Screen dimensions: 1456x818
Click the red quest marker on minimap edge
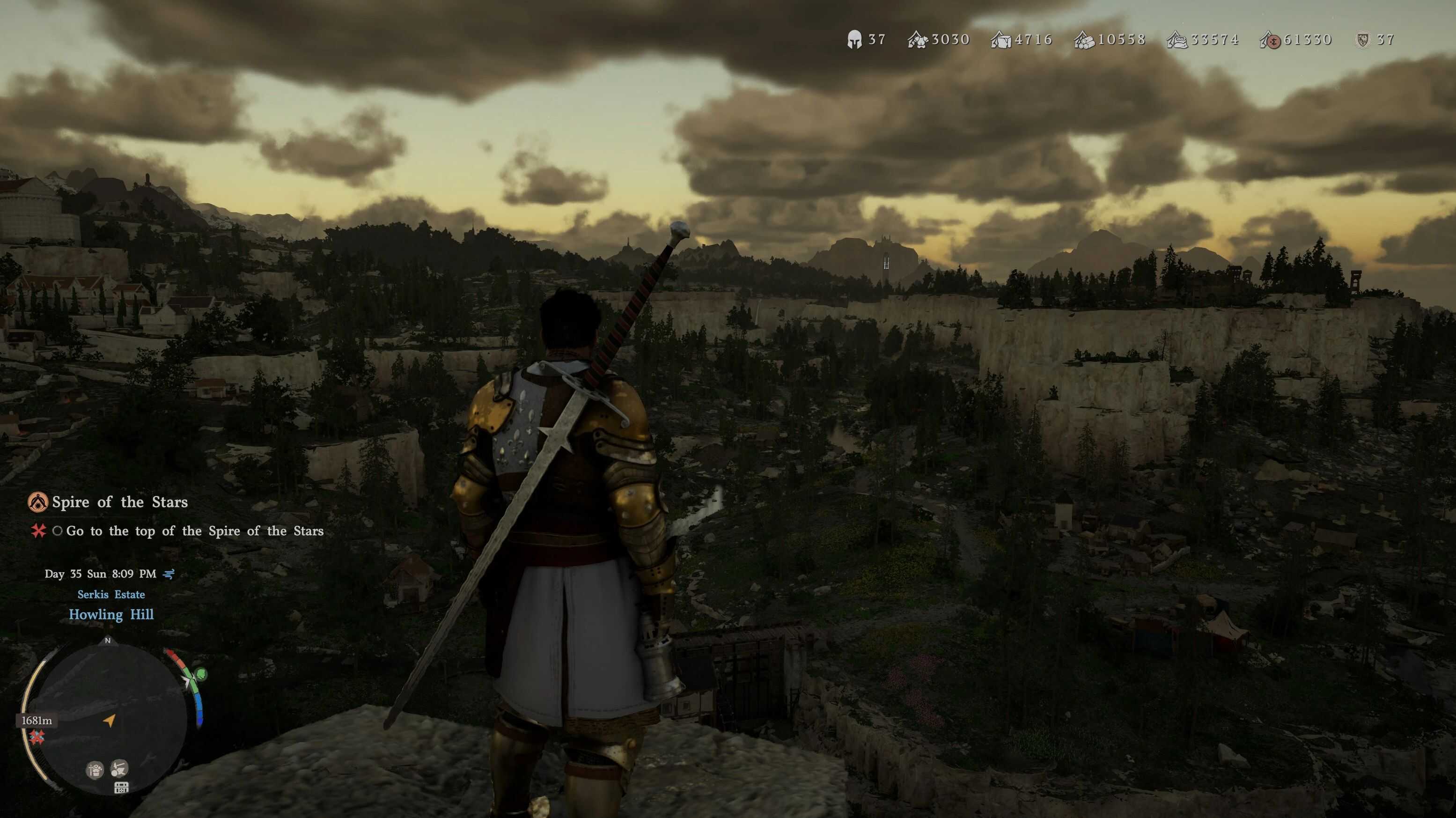click(x=37, y=737)
